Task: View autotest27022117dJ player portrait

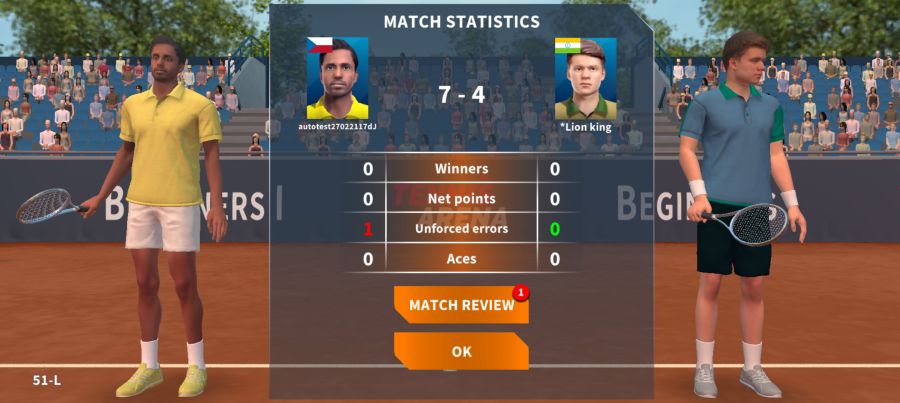Action: (x=337, y=79)
